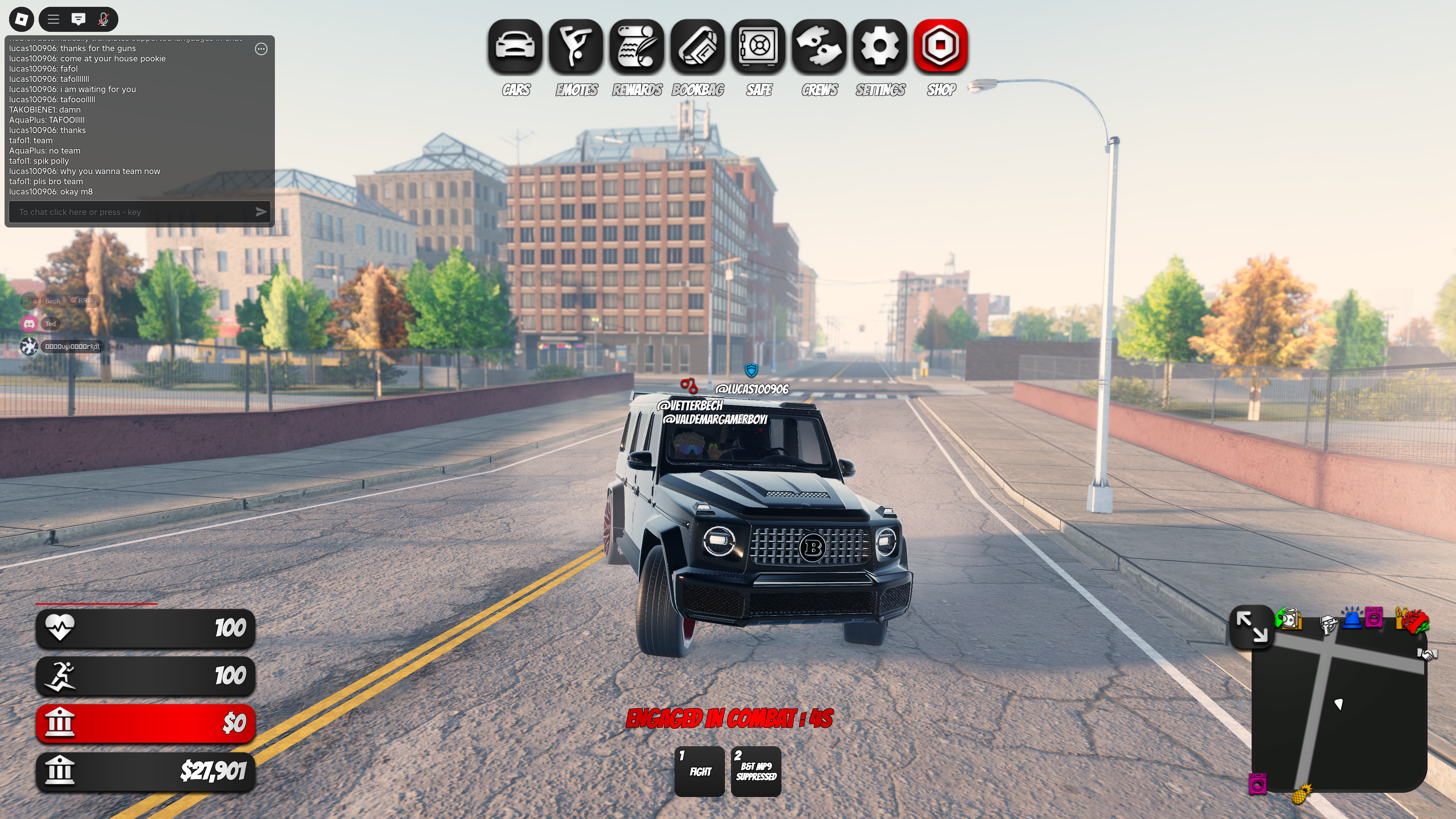Open the Emotes menu
The width and height of the screenshot is (1456, 819).
(x=576, y=46)
